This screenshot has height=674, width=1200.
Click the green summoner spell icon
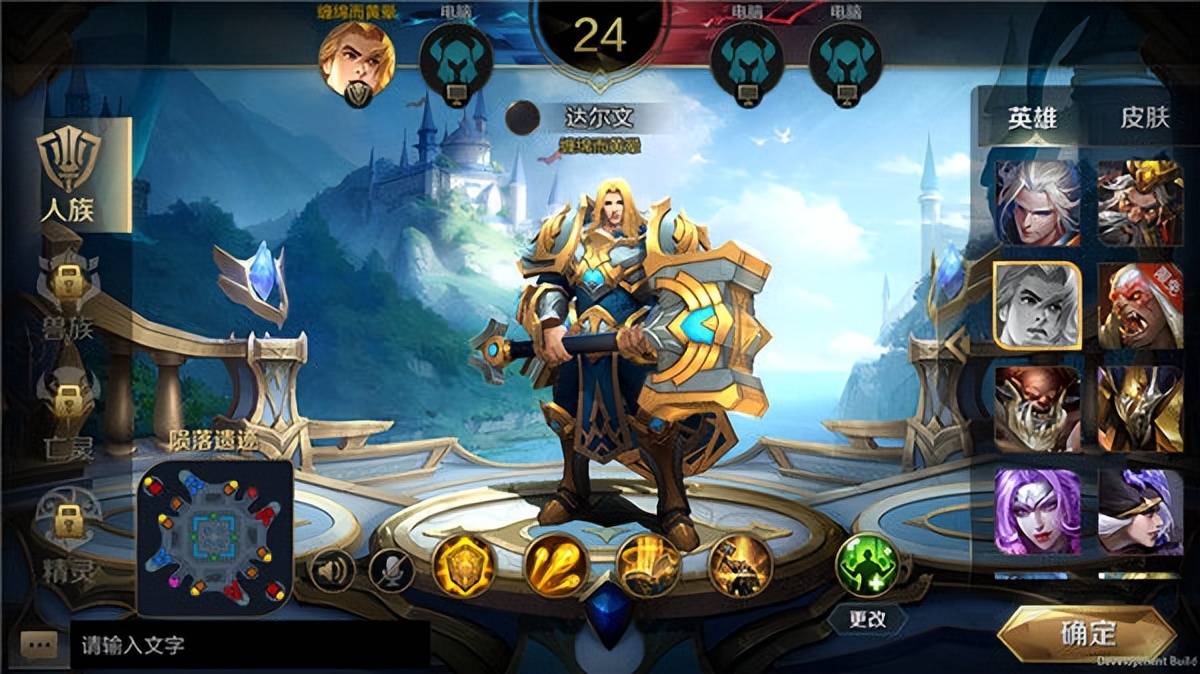click(866, 564)
